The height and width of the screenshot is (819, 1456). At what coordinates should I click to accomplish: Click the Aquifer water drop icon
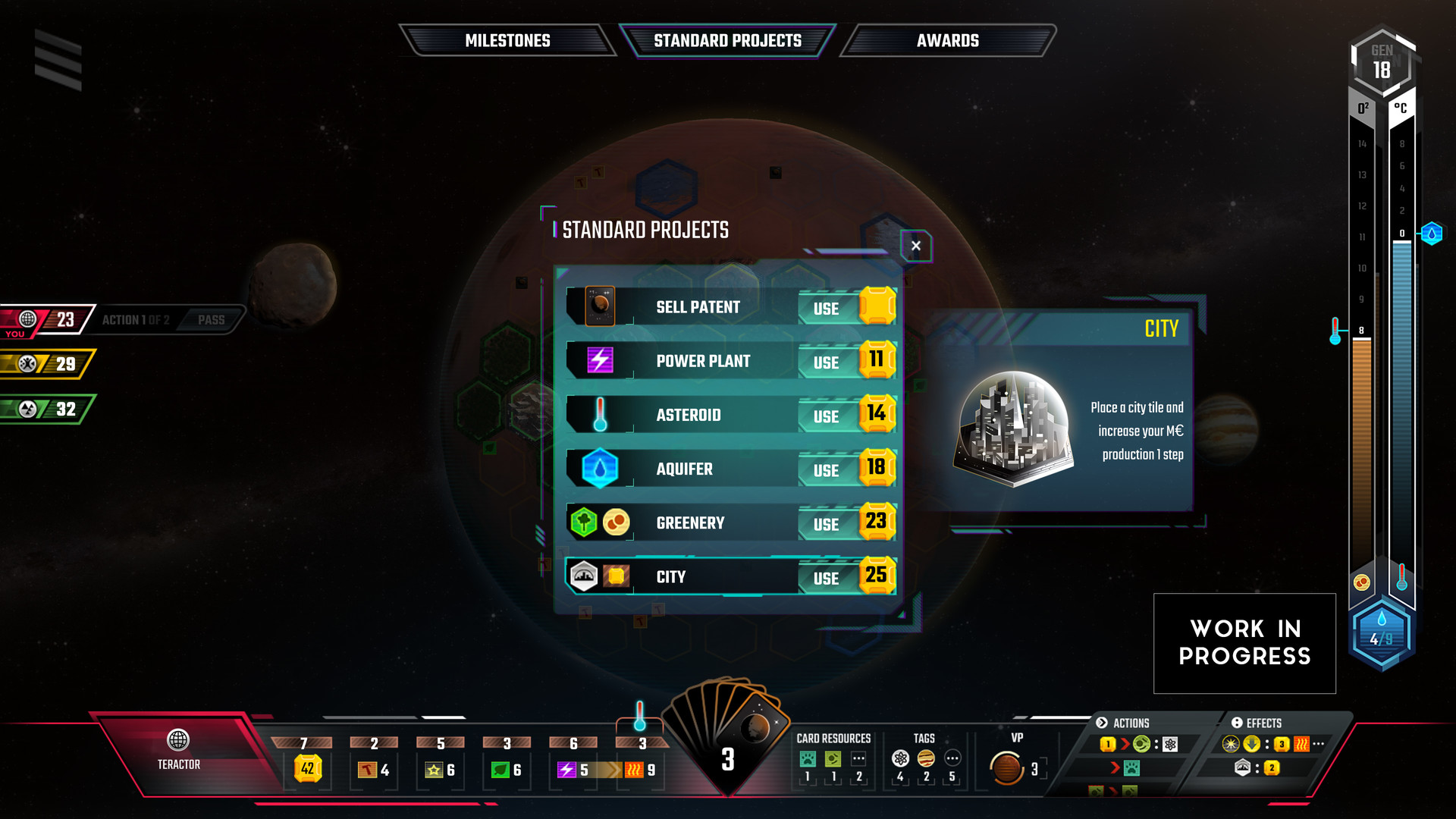point(599,469)
